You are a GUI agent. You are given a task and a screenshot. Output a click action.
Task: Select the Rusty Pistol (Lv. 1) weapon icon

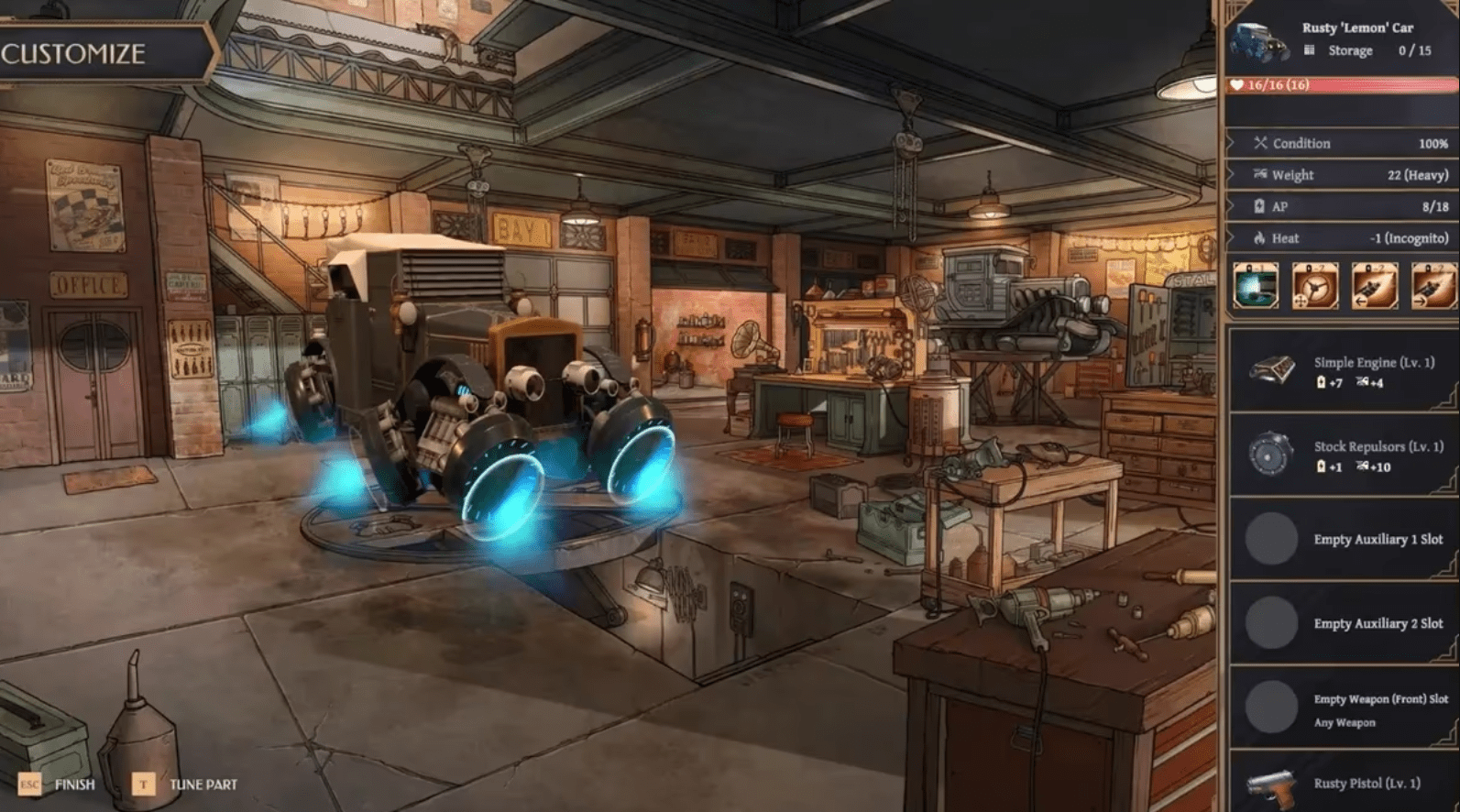tap(1272, 785)
